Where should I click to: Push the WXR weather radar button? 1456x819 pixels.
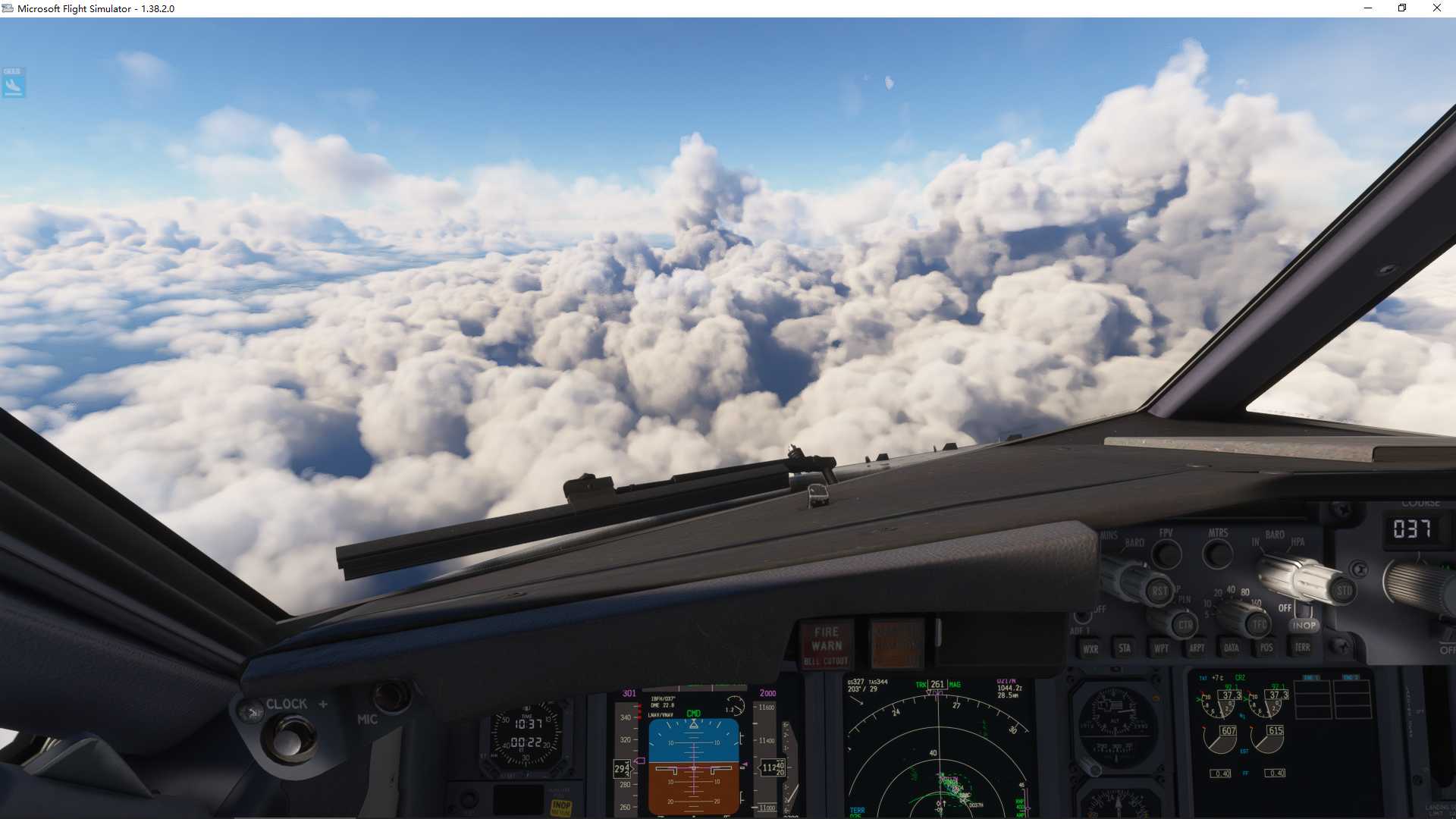pyautogui.click(x=1090, y=648)
